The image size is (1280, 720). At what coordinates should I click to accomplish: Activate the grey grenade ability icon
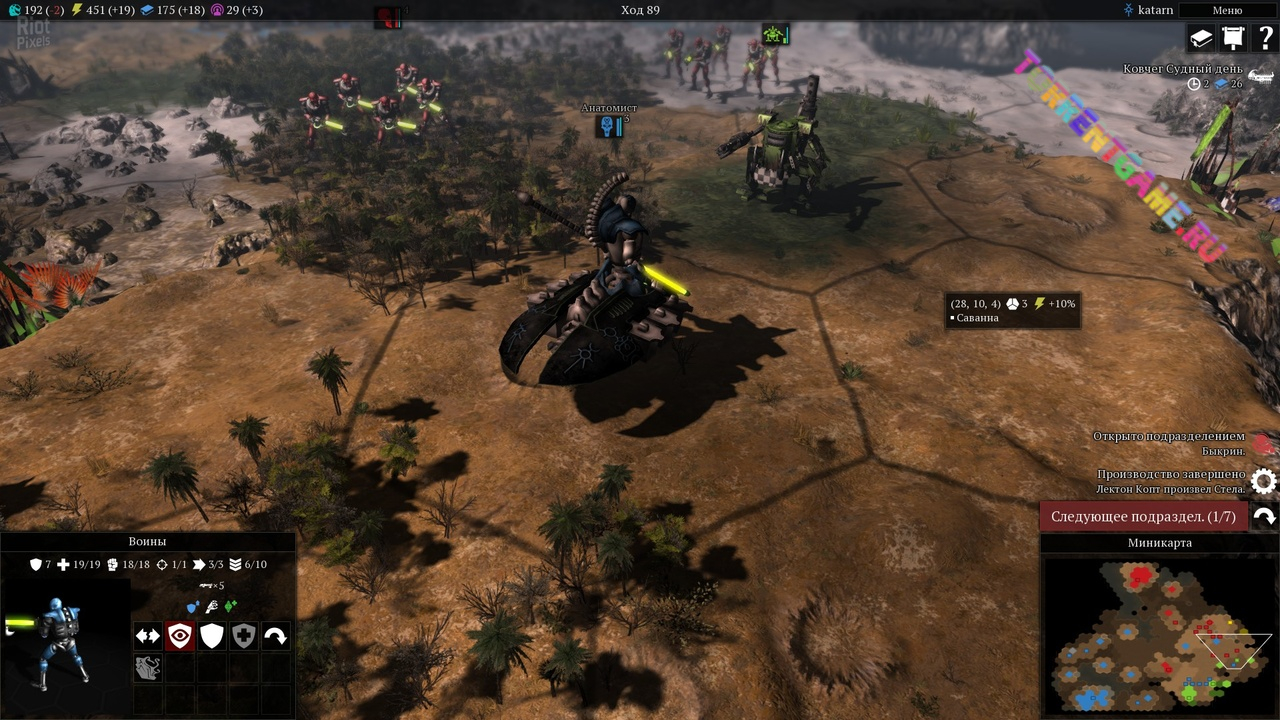point(148,668)
